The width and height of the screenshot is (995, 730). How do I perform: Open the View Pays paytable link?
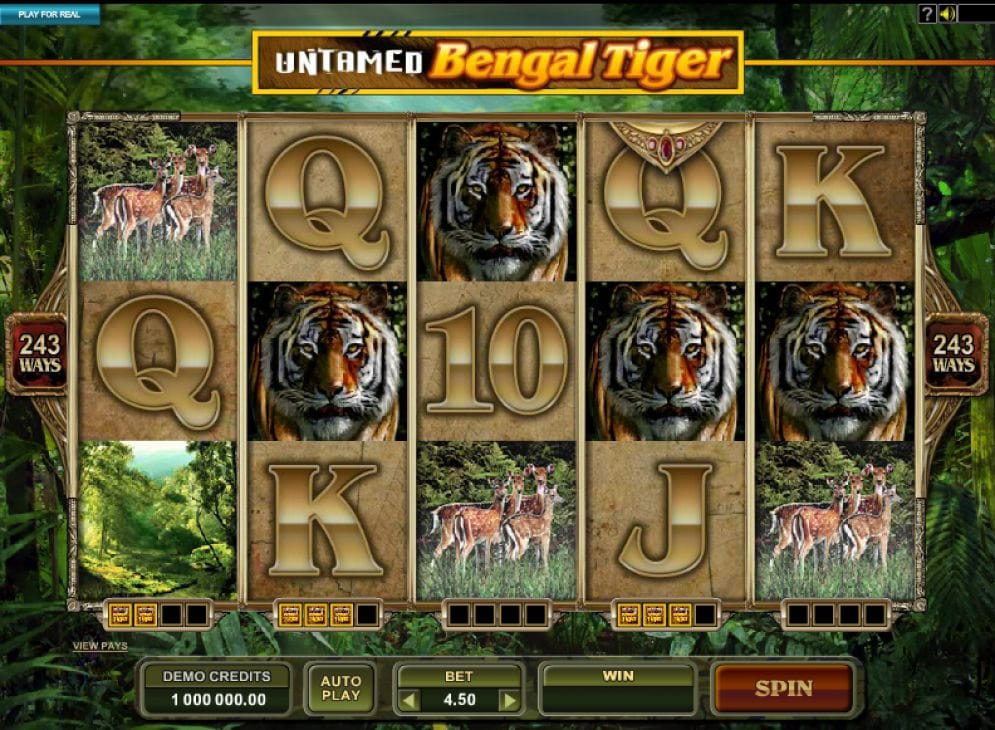[x=100, y=646]
